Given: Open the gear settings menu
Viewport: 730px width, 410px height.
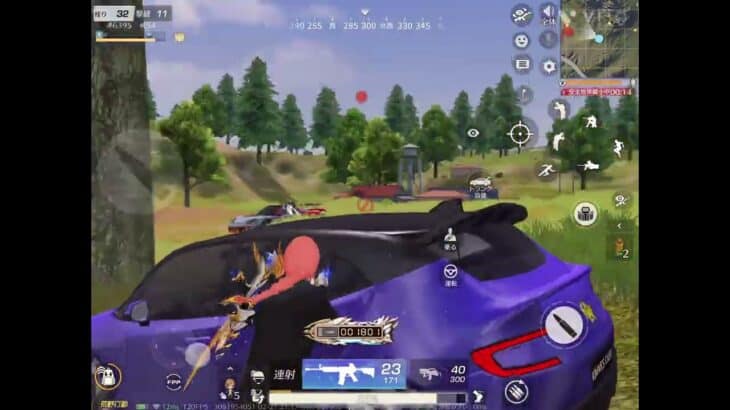Looking at the screenshot, I should pyautogui.click(x=549, y=67).
